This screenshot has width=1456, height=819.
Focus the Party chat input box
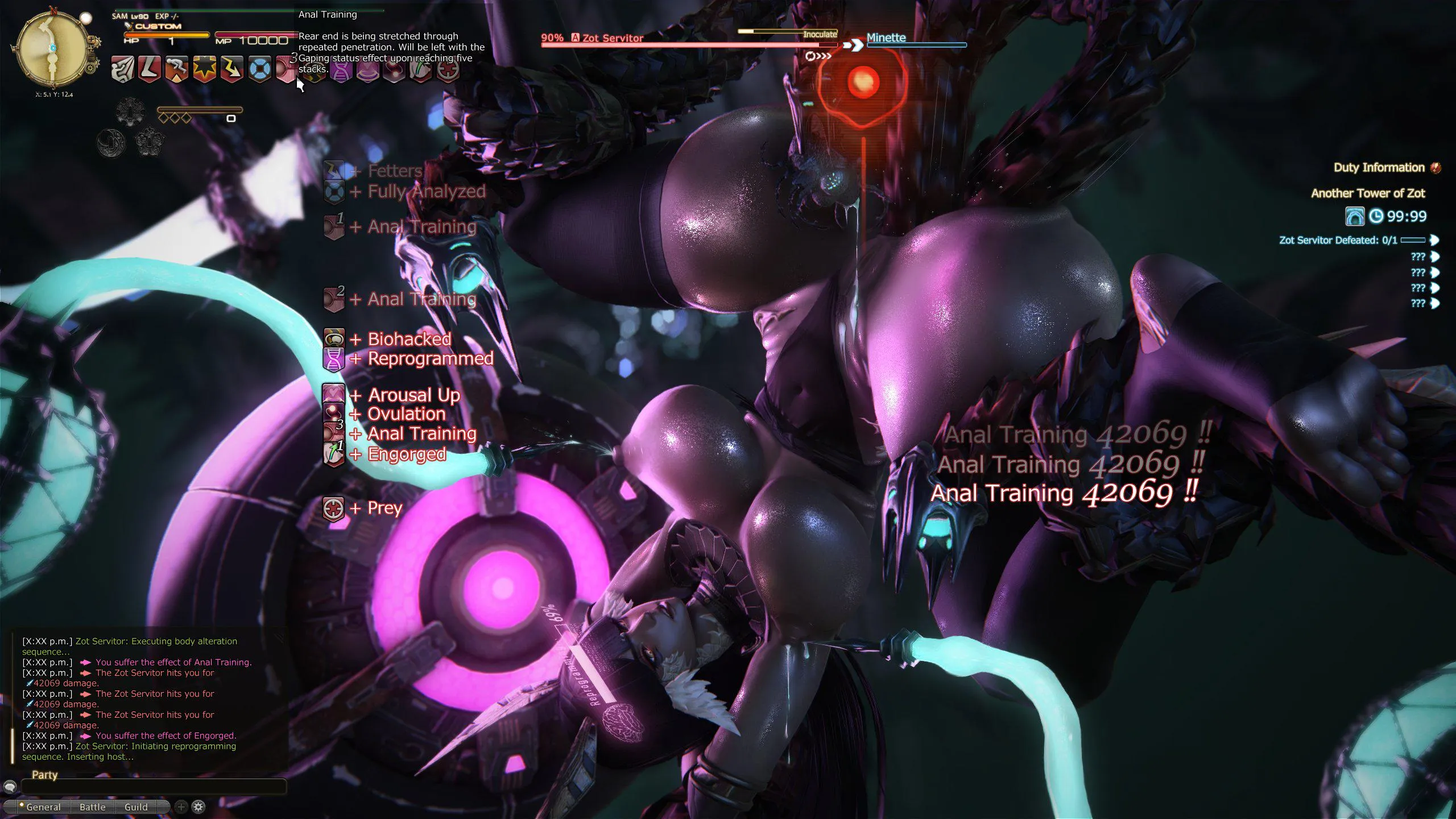pos(154,787)
